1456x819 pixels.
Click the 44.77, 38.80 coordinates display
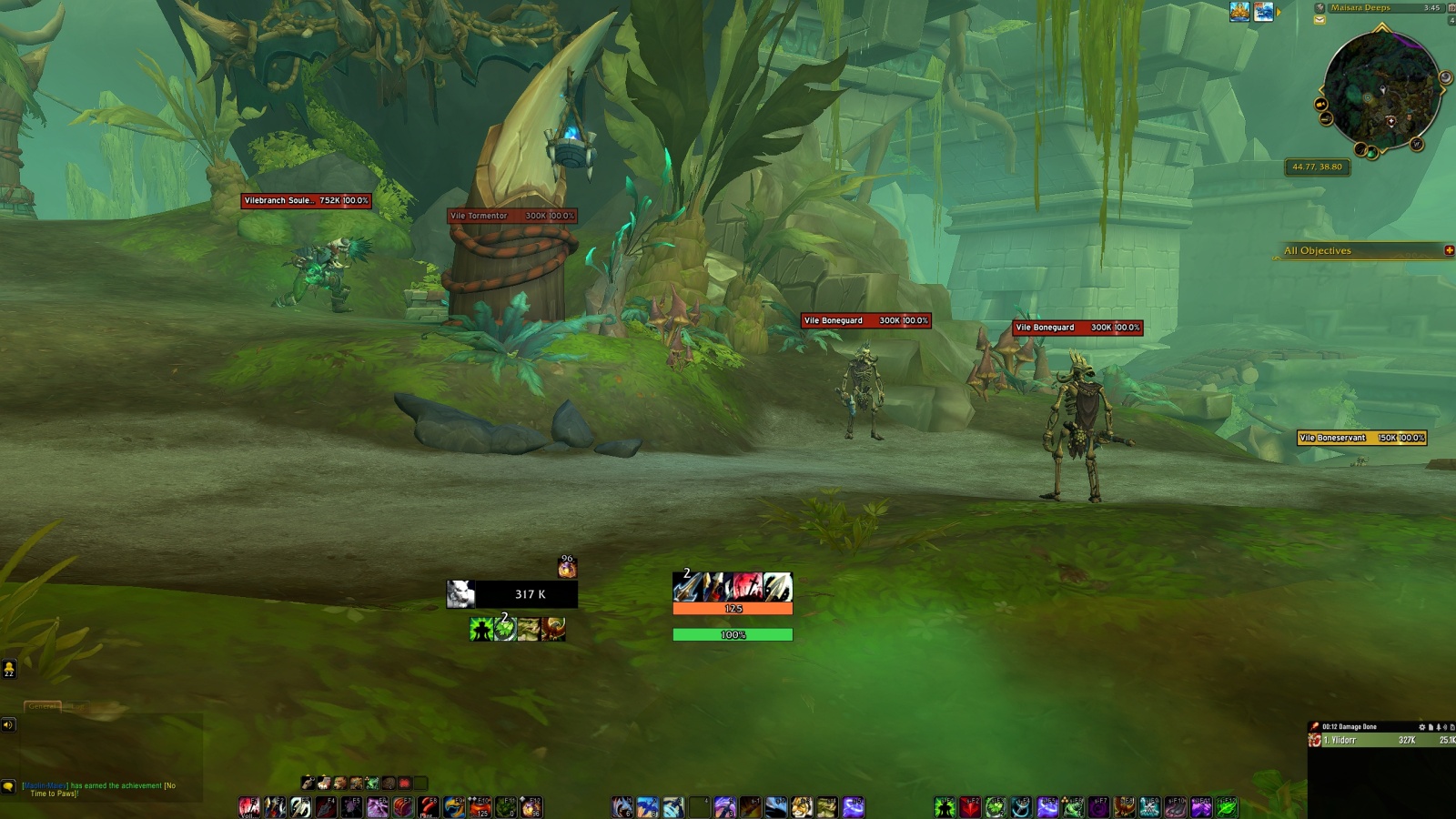1317,167
